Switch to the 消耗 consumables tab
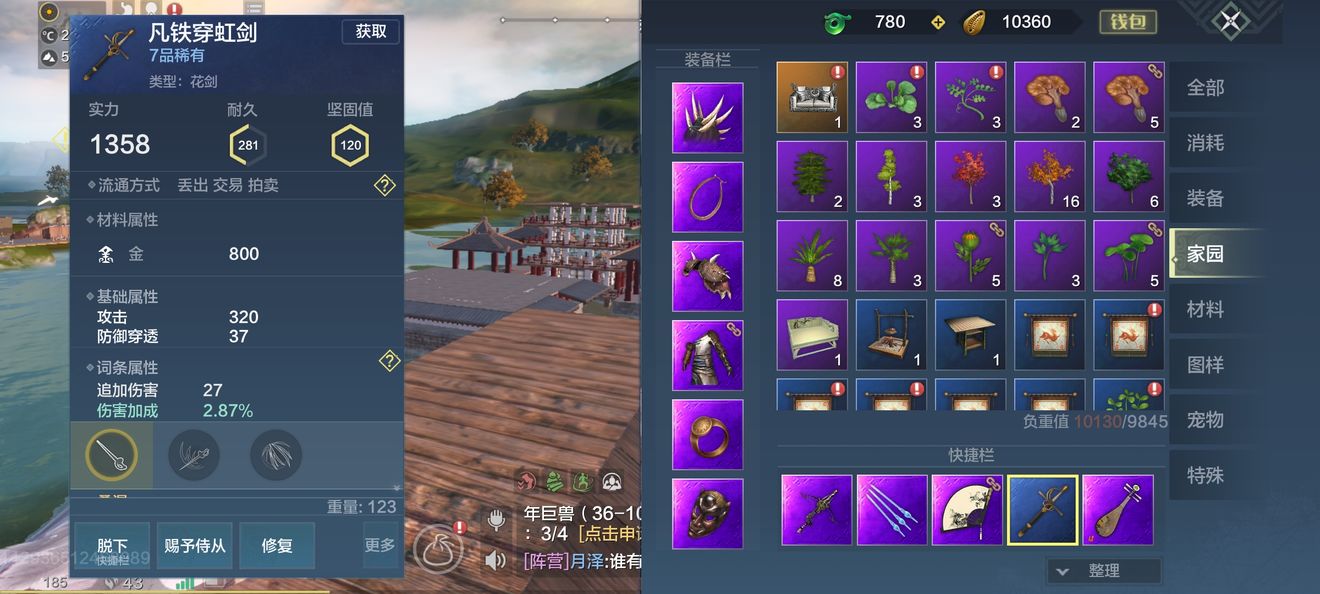1320x594 pixels. click(1205, 143)
